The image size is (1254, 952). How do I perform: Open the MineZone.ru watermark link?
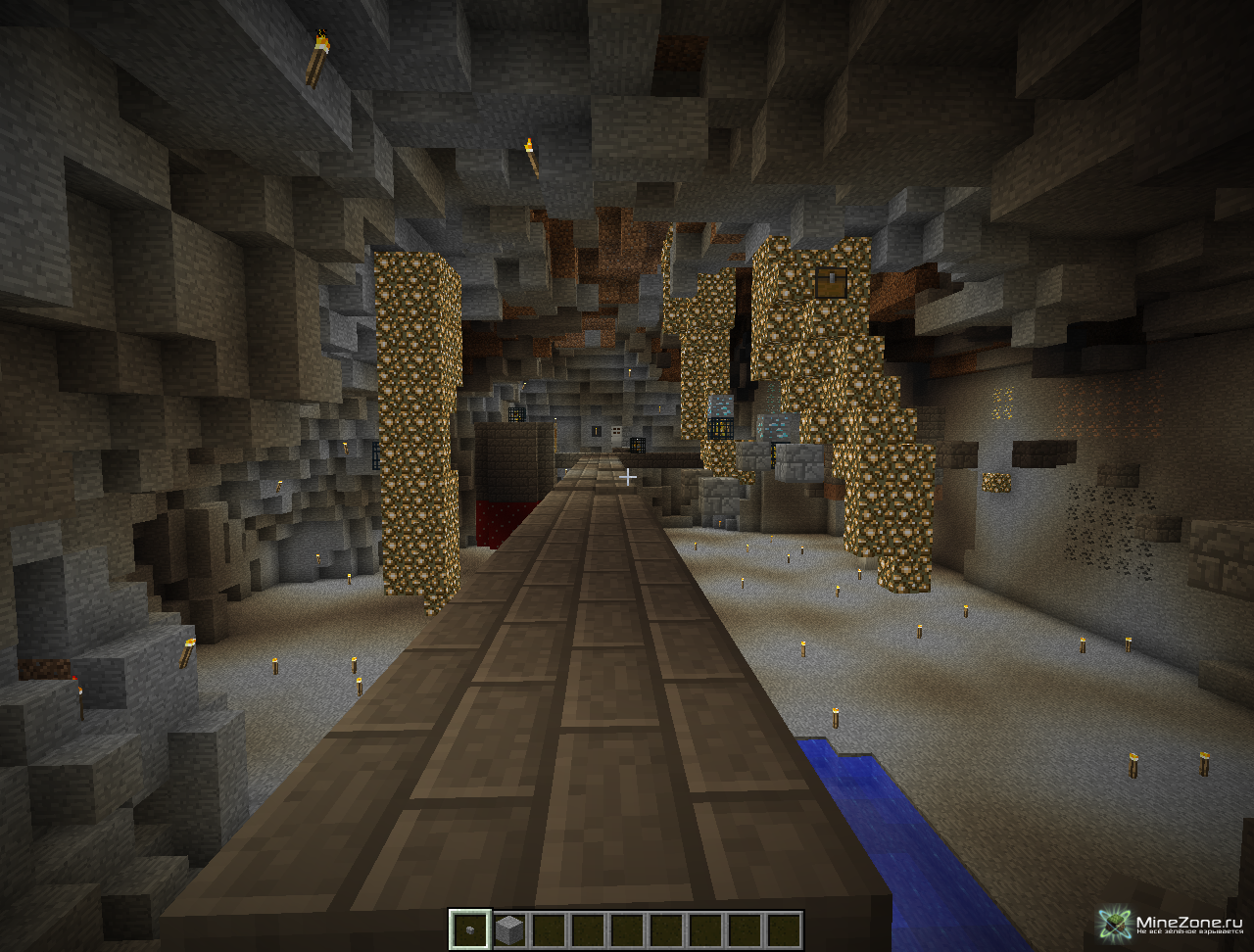tap(1172, 924)
